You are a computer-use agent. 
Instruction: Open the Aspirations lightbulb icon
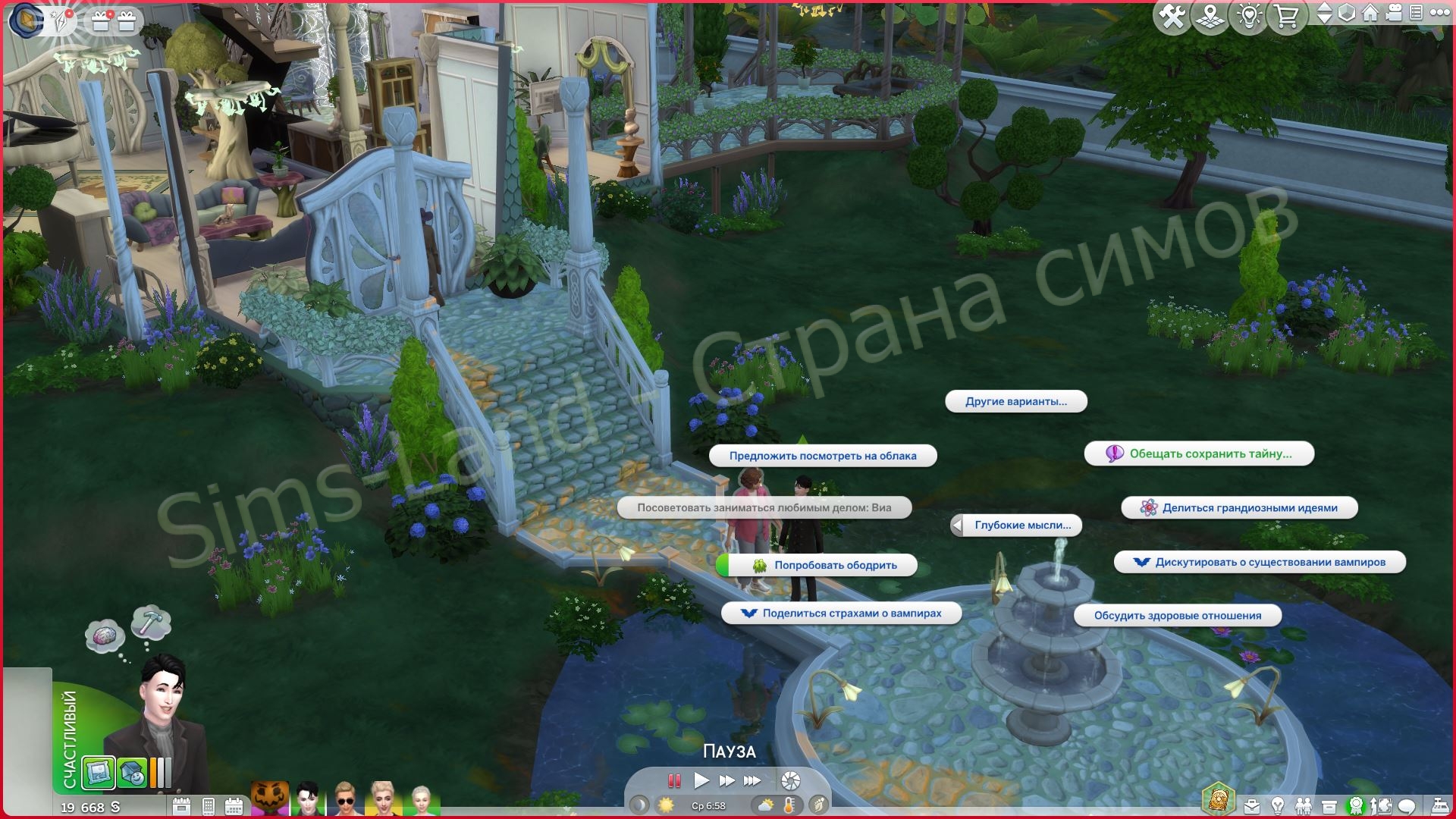click(x=1278, y=805)
